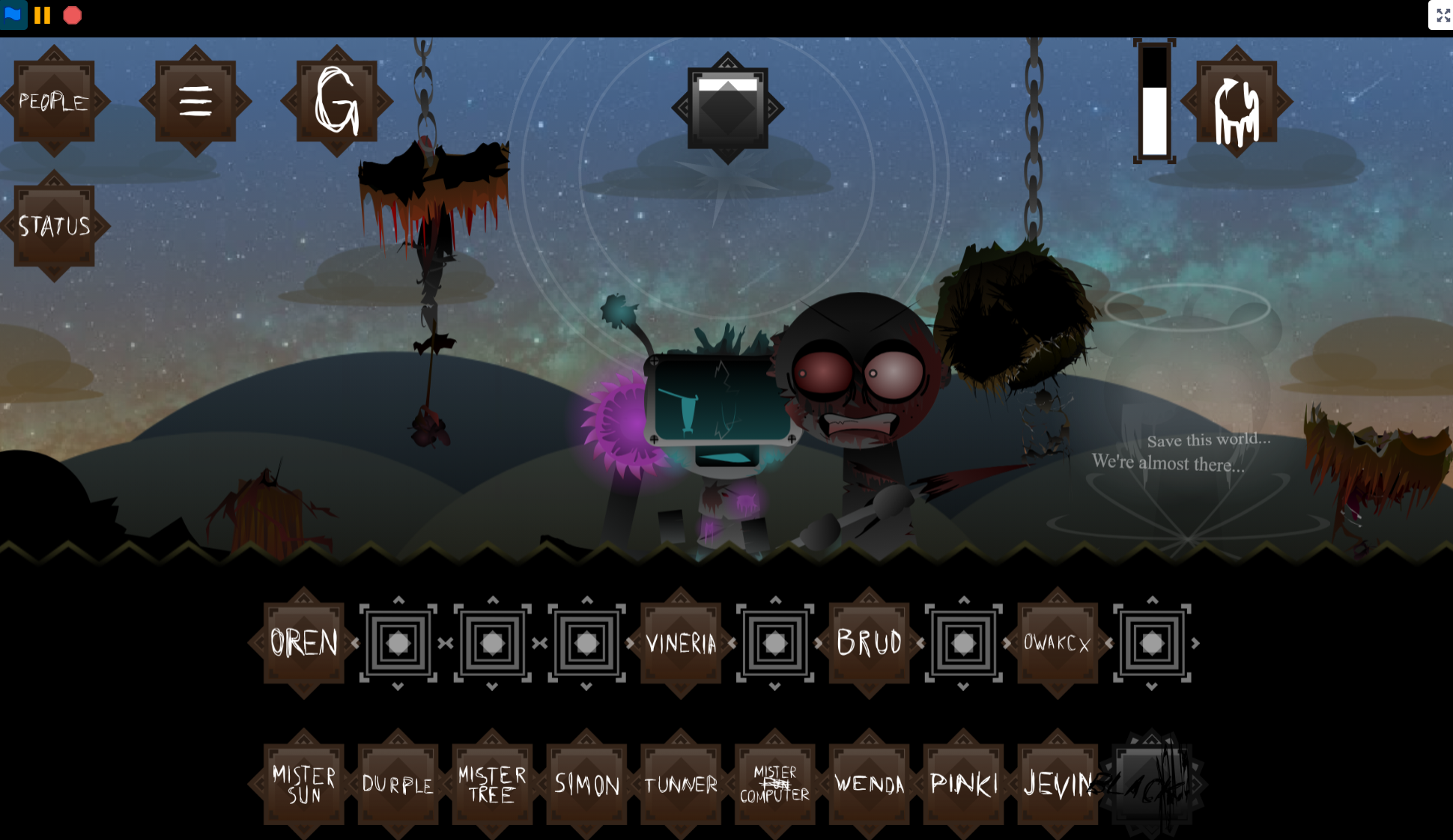Open the three-line hamburger menu
This screenshot has width=1453, height=840.
[x=195, y=101]
